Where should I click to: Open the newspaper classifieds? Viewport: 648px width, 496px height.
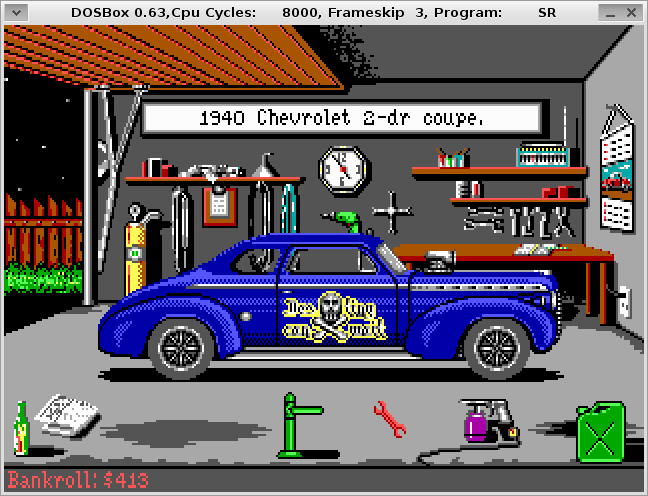[x=64, y=413]
